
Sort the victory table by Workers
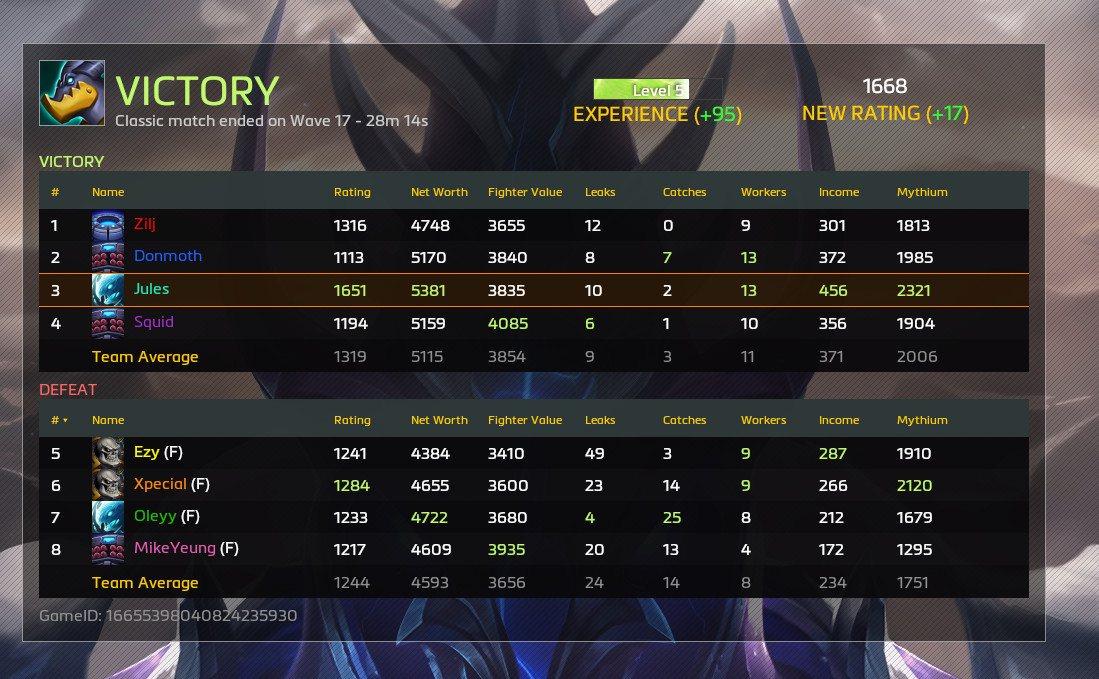click(763, 192)
